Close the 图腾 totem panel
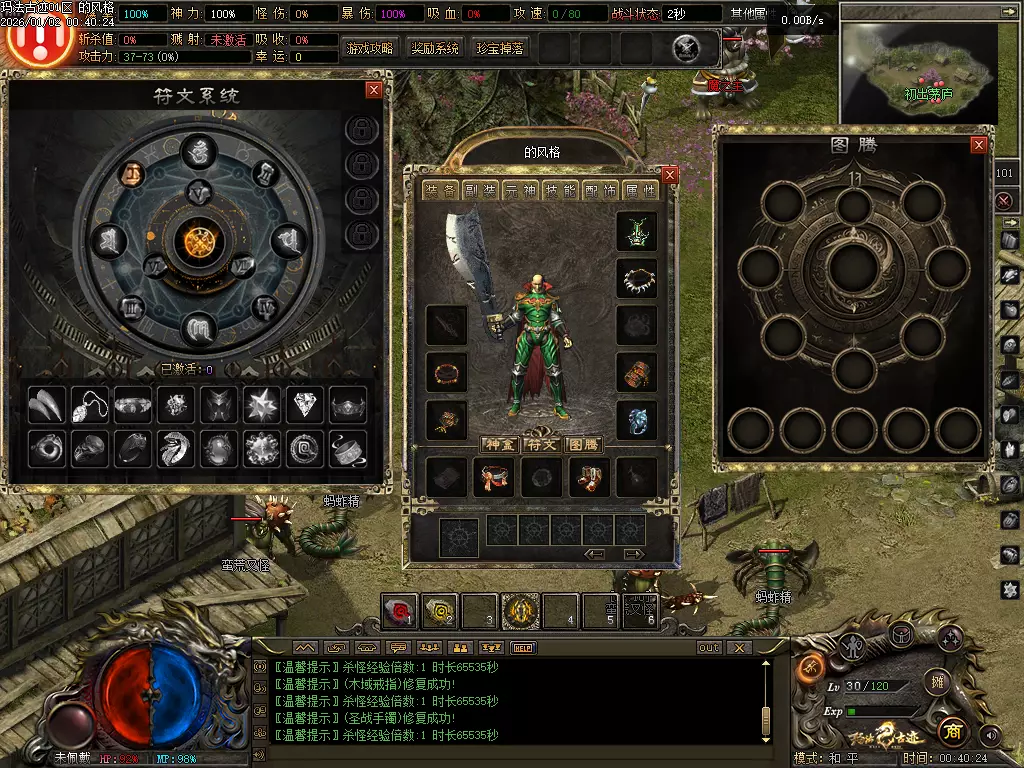The height and width of the screenshot is (768, 1024). (979, 145)
